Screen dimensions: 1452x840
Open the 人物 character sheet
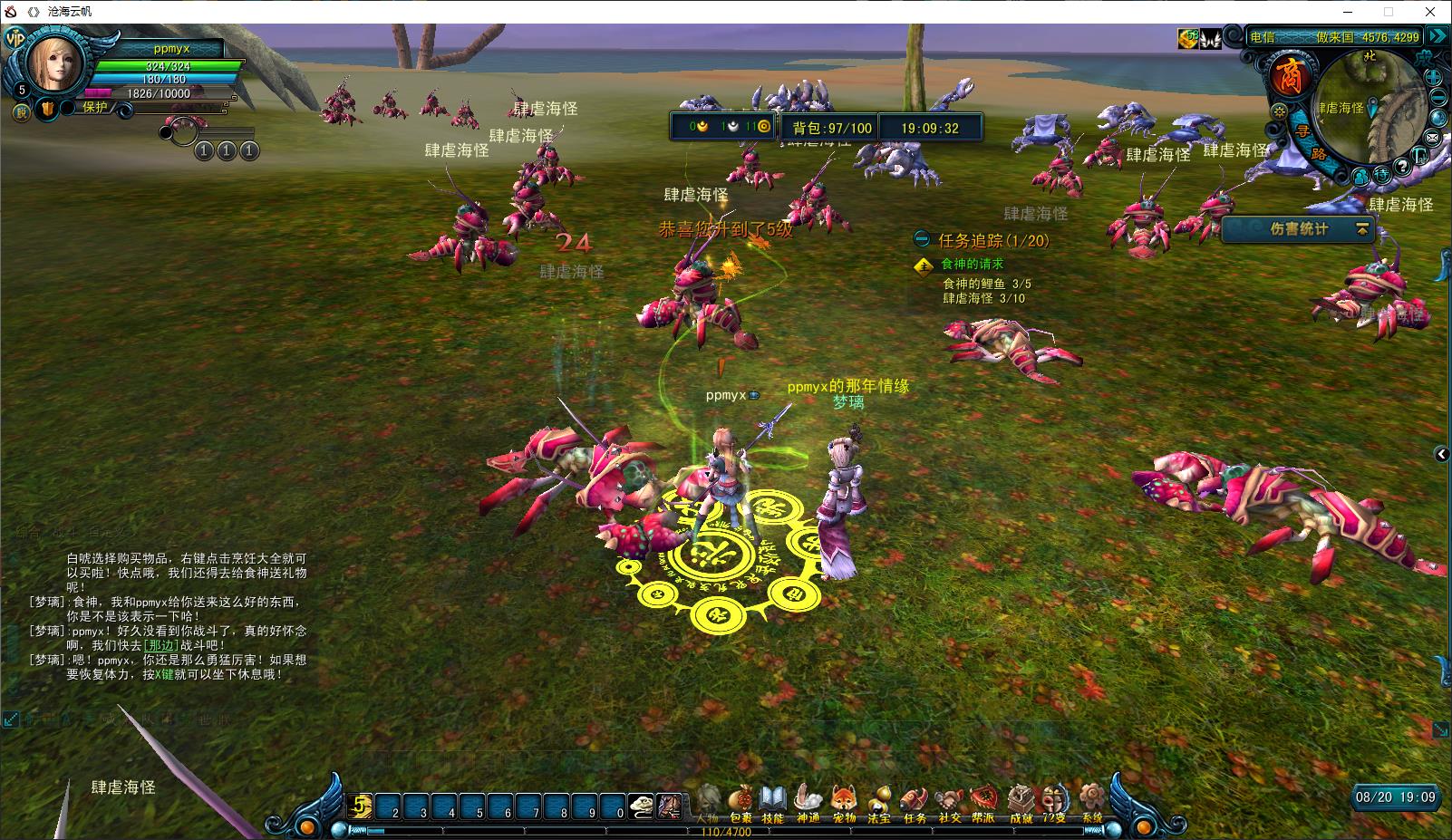coord(708,801)
